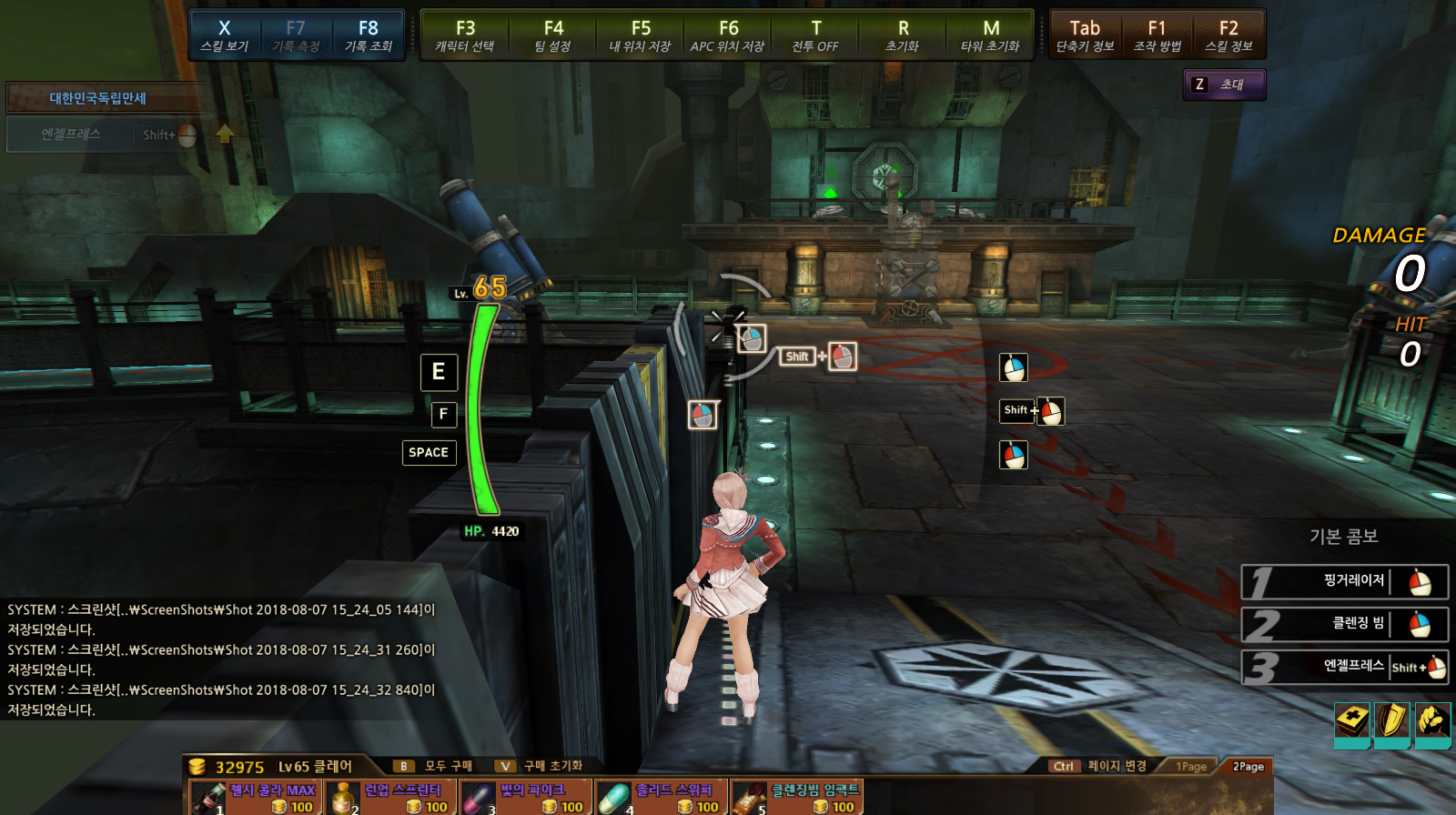Screen dimensions: 1456x815
Task: Click the 초대 invite button
Action: [1224, 85]
